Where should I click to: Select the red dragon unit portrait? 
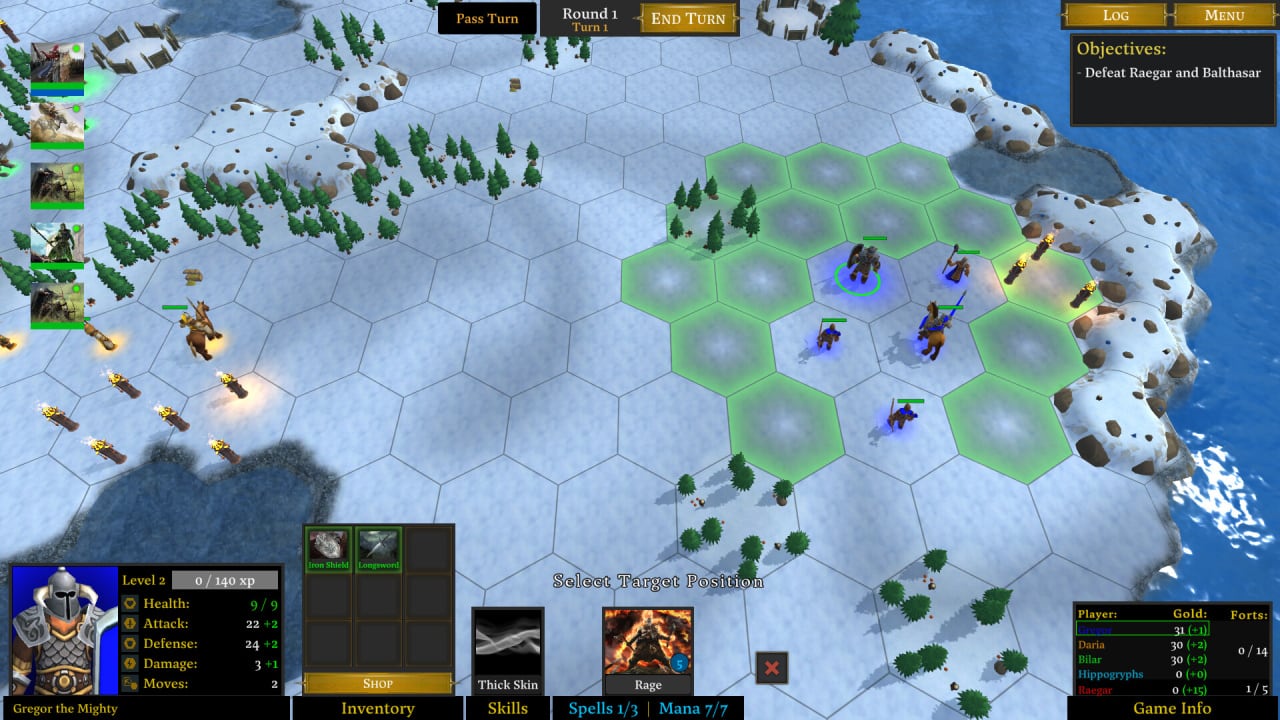[57, 64]
